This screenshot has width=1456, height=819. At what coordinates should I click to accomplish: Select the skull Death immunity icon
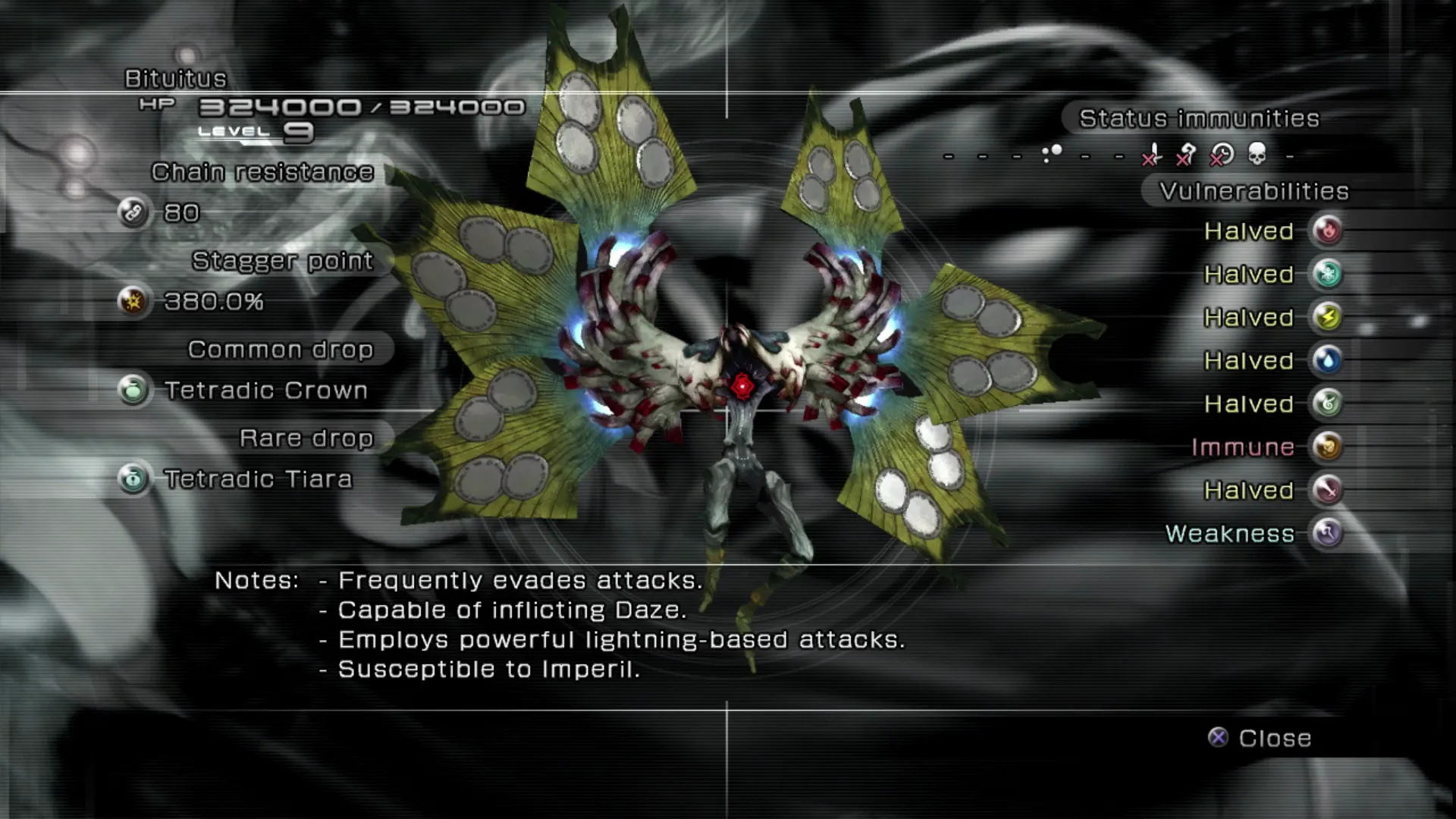(x=1257, y=155)
